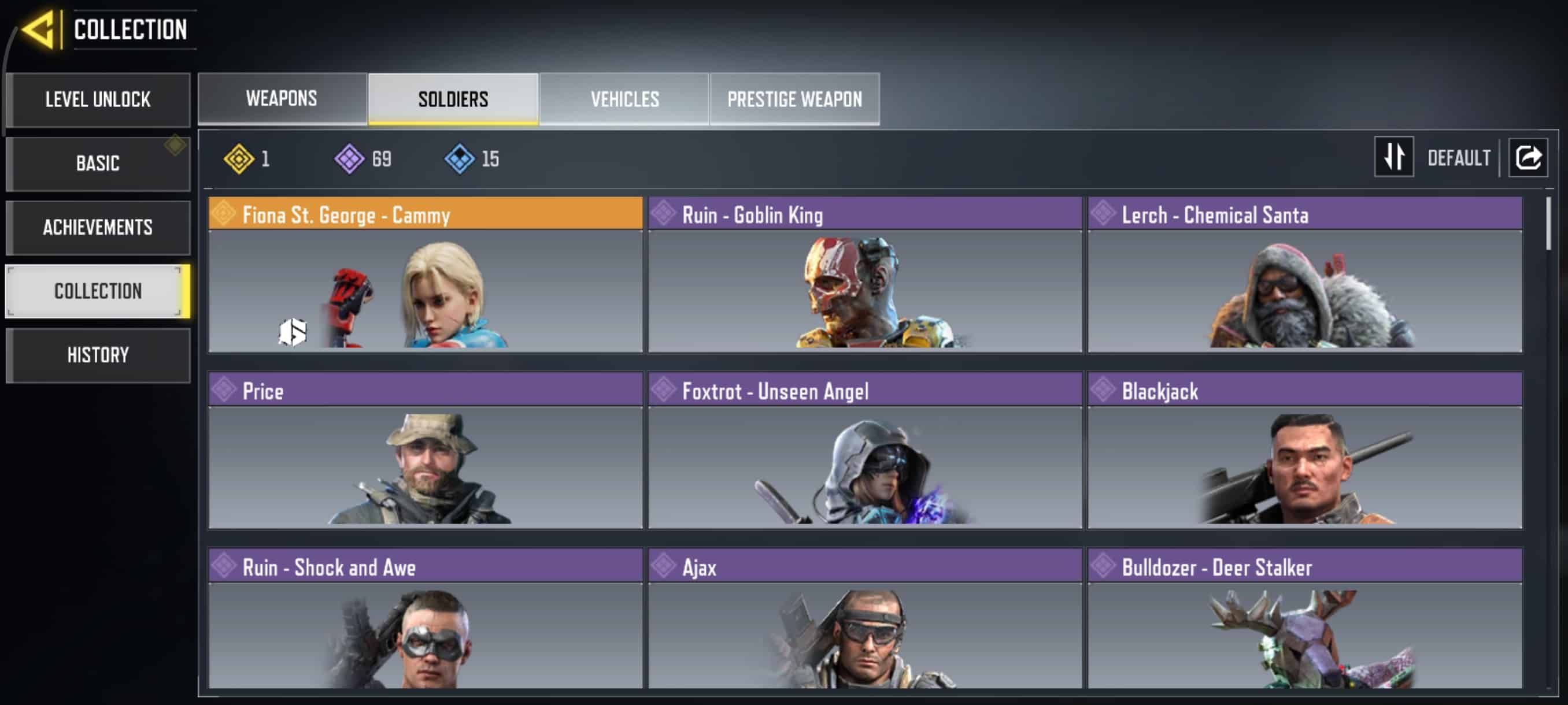Select the Soldiers tab
This screenshot has width=1568, height=705.
click(453, 99)
